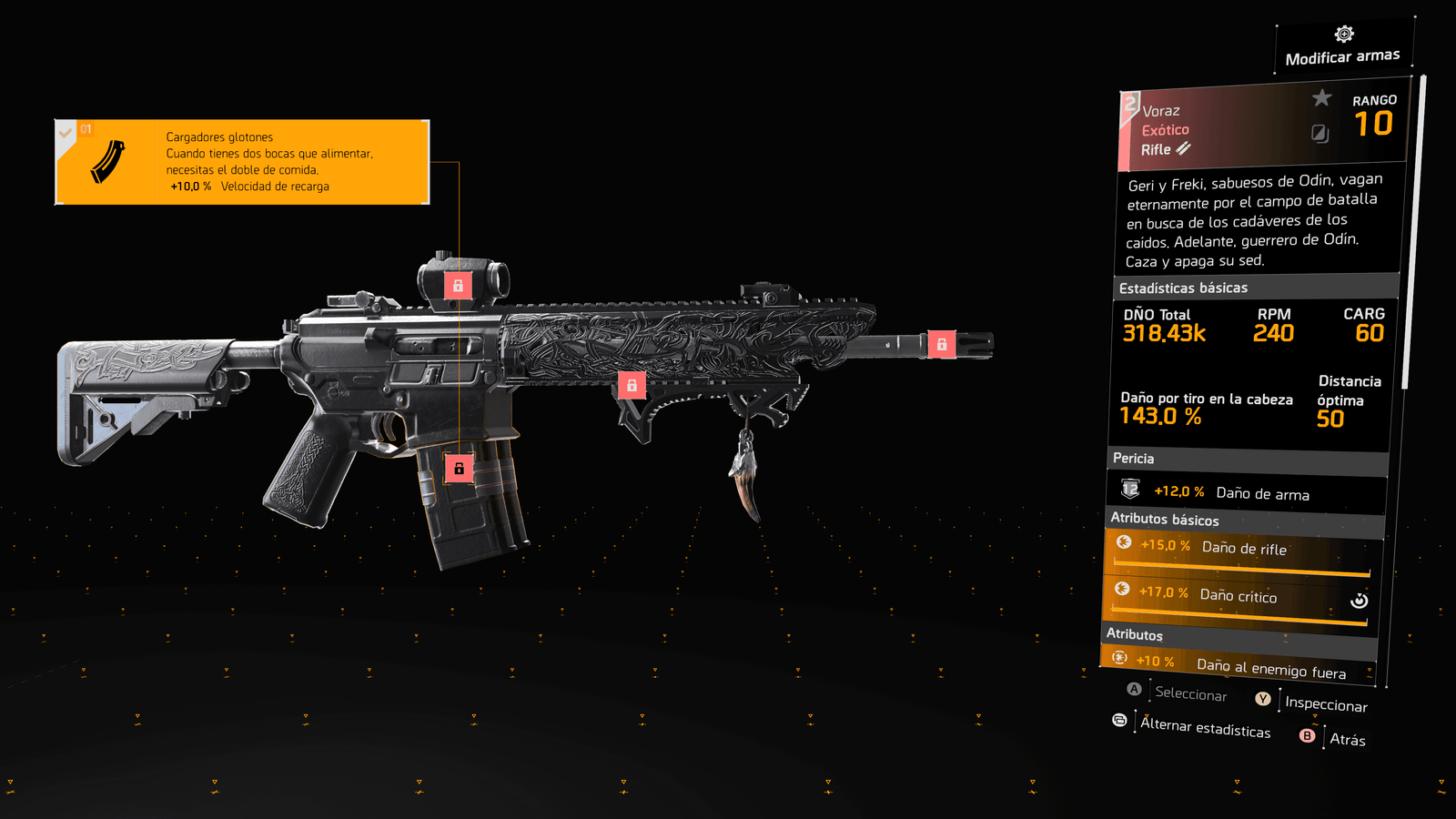The width and height of the screenshot is (1456, 819).
Task: Click the Inspeccionar option
Action: [x=1325, y=703]
